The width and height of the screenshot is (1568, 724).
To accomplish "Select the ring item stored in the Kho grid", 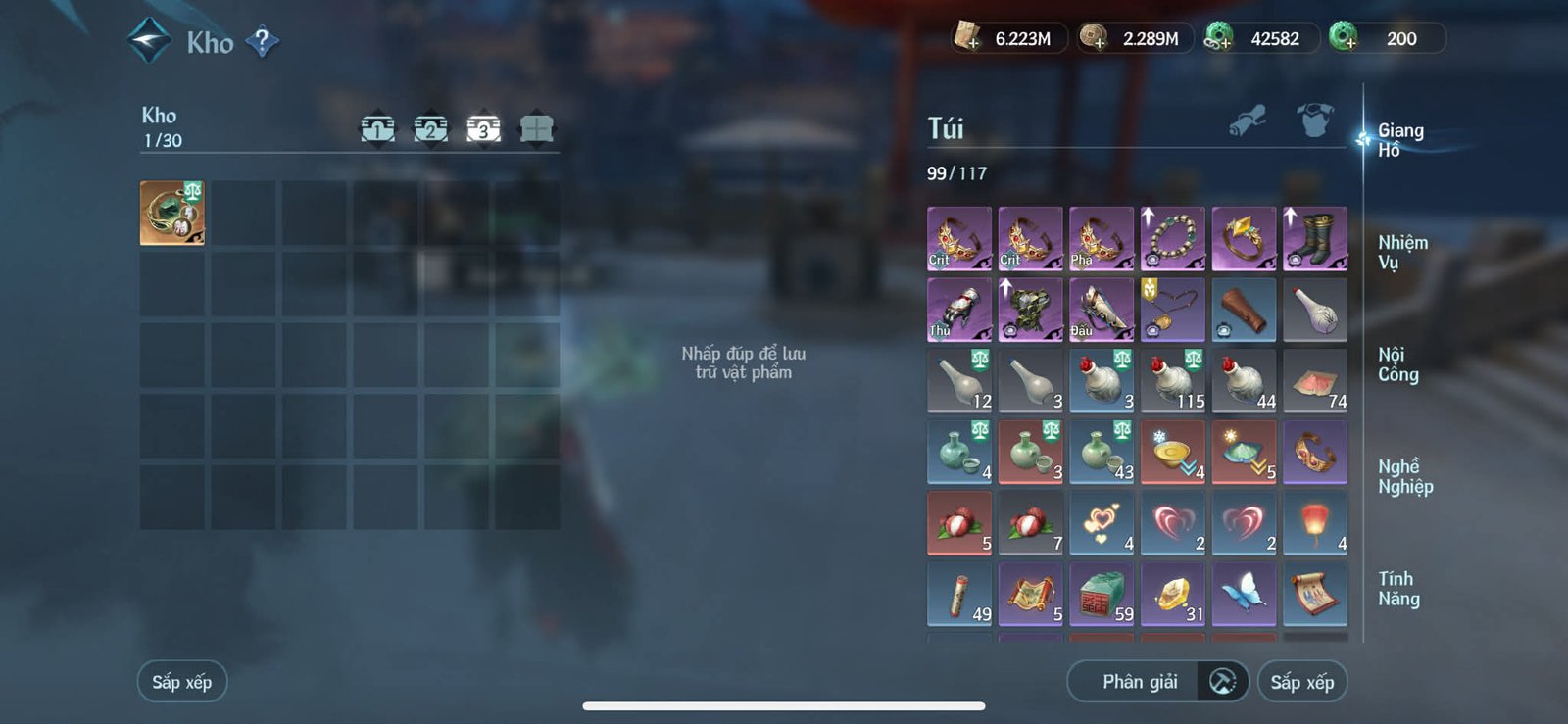I will tap(172, 214).
